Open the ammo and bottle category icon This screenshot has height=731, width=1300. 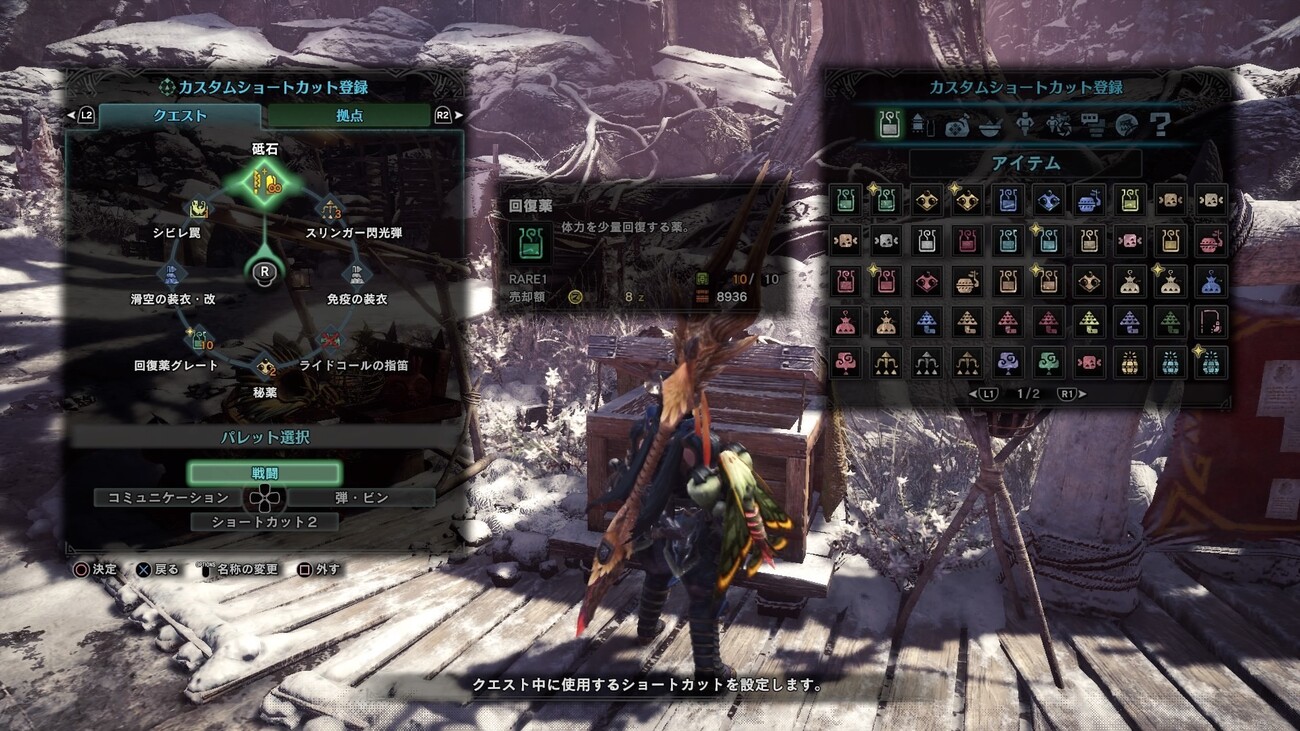click(922, 124)
